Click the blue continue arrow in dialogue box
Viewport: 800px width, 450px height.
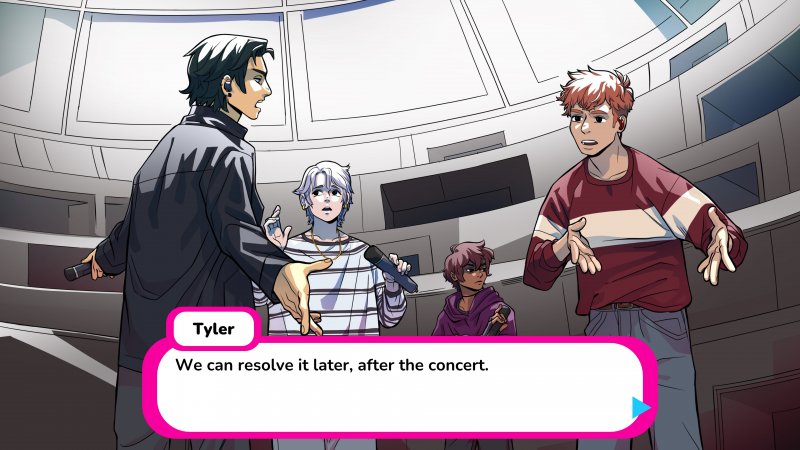coord(641,407)
